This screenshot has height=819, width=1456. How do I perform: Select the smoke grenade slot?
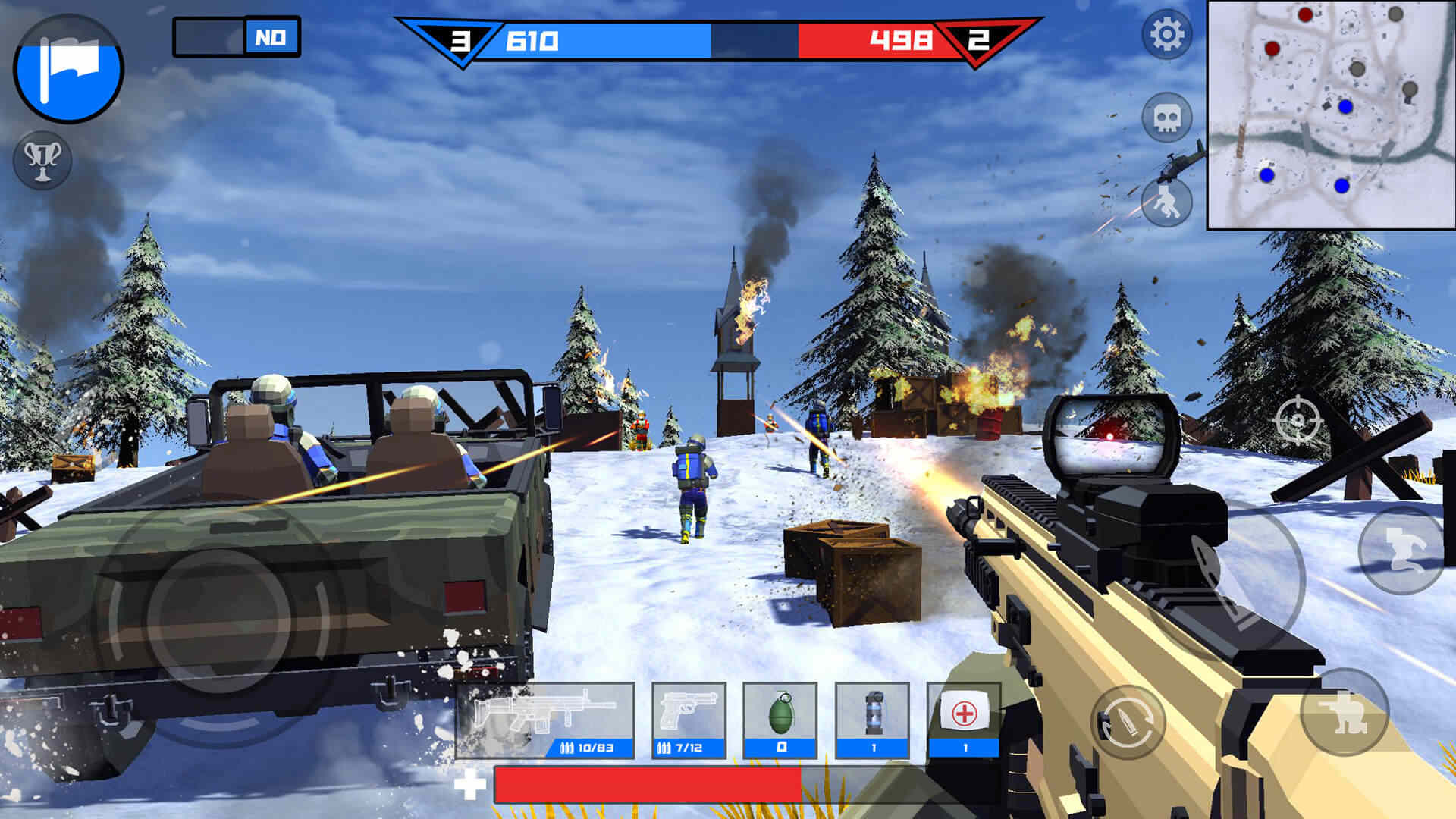click(873, 720)
